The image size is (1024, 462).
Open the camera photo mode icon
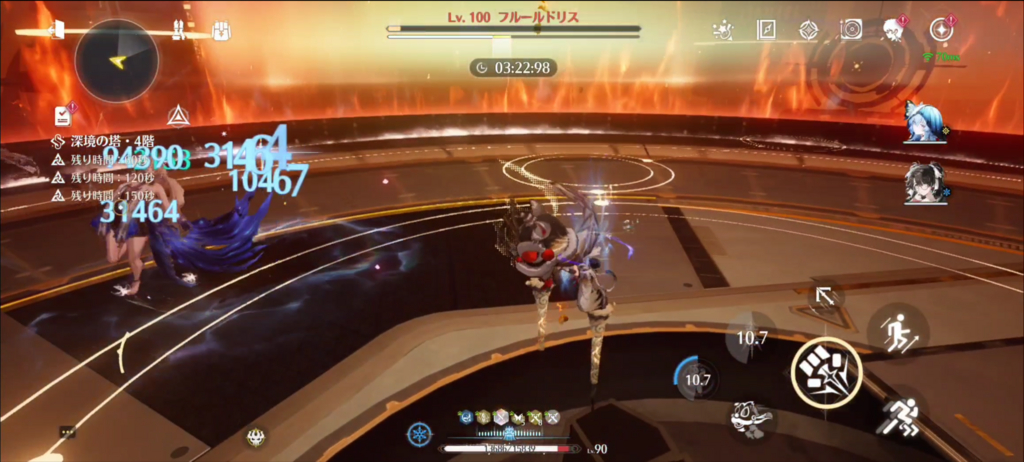point(851,30)
